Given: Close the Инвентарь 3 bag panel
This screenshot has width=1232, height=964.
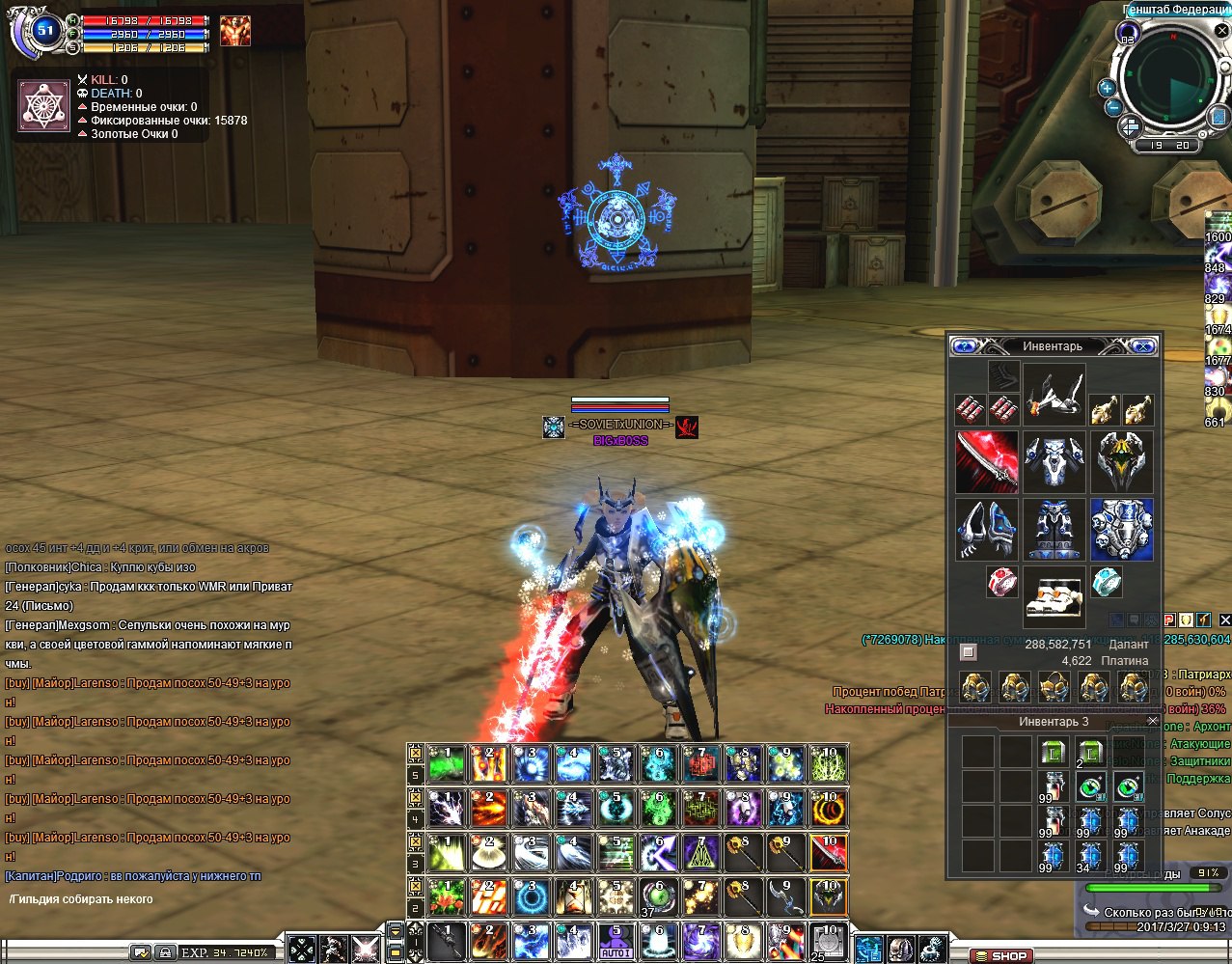Looking at the screenshot, I should click(1152, 721).
